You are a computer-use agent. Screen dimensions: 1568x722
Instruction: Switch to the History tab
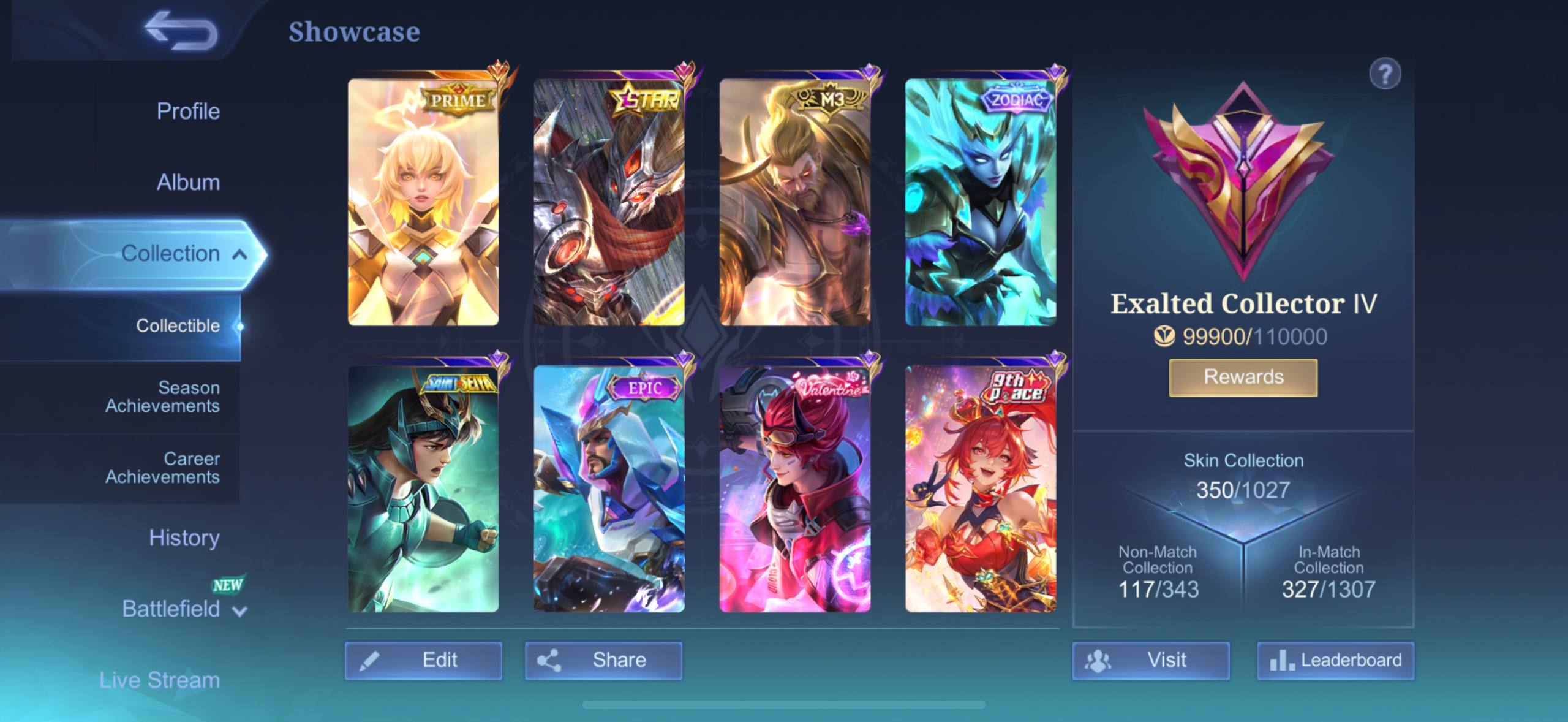[x=184, y=538]
